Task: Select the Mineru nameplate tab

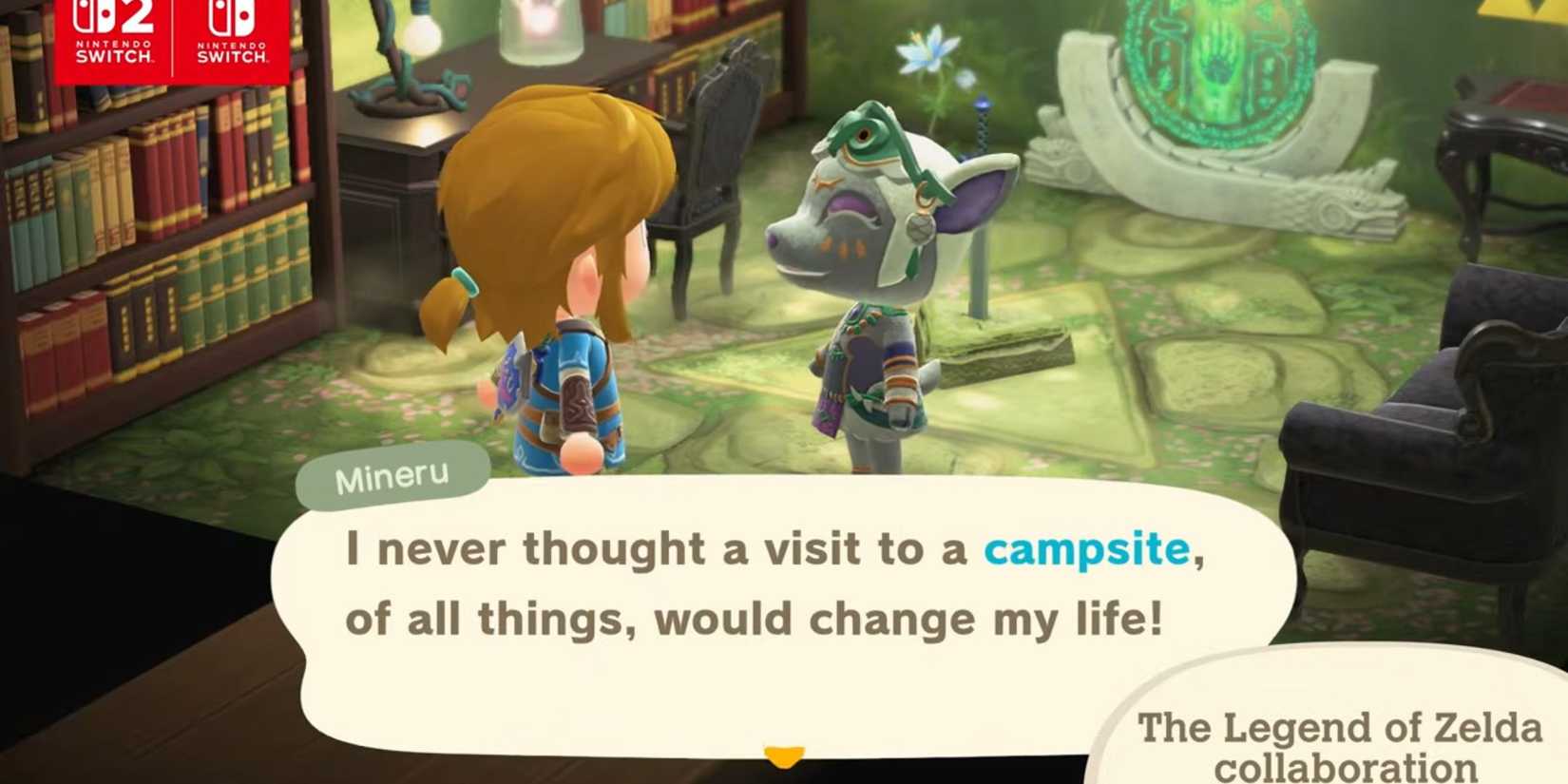Action: click(394, 476)
